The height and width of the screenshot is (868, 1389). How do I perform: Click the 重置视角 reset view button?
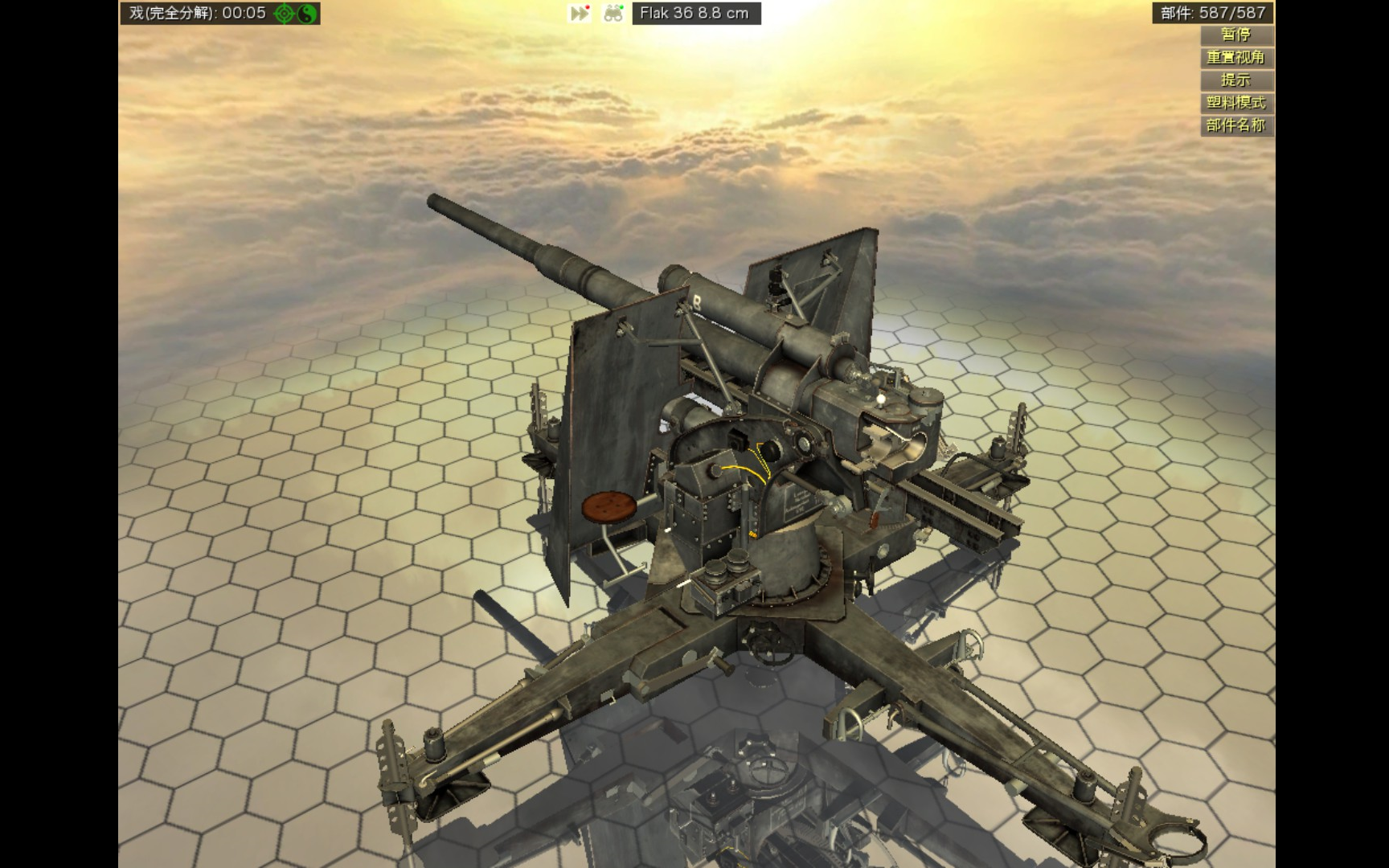pos(1235,58)
